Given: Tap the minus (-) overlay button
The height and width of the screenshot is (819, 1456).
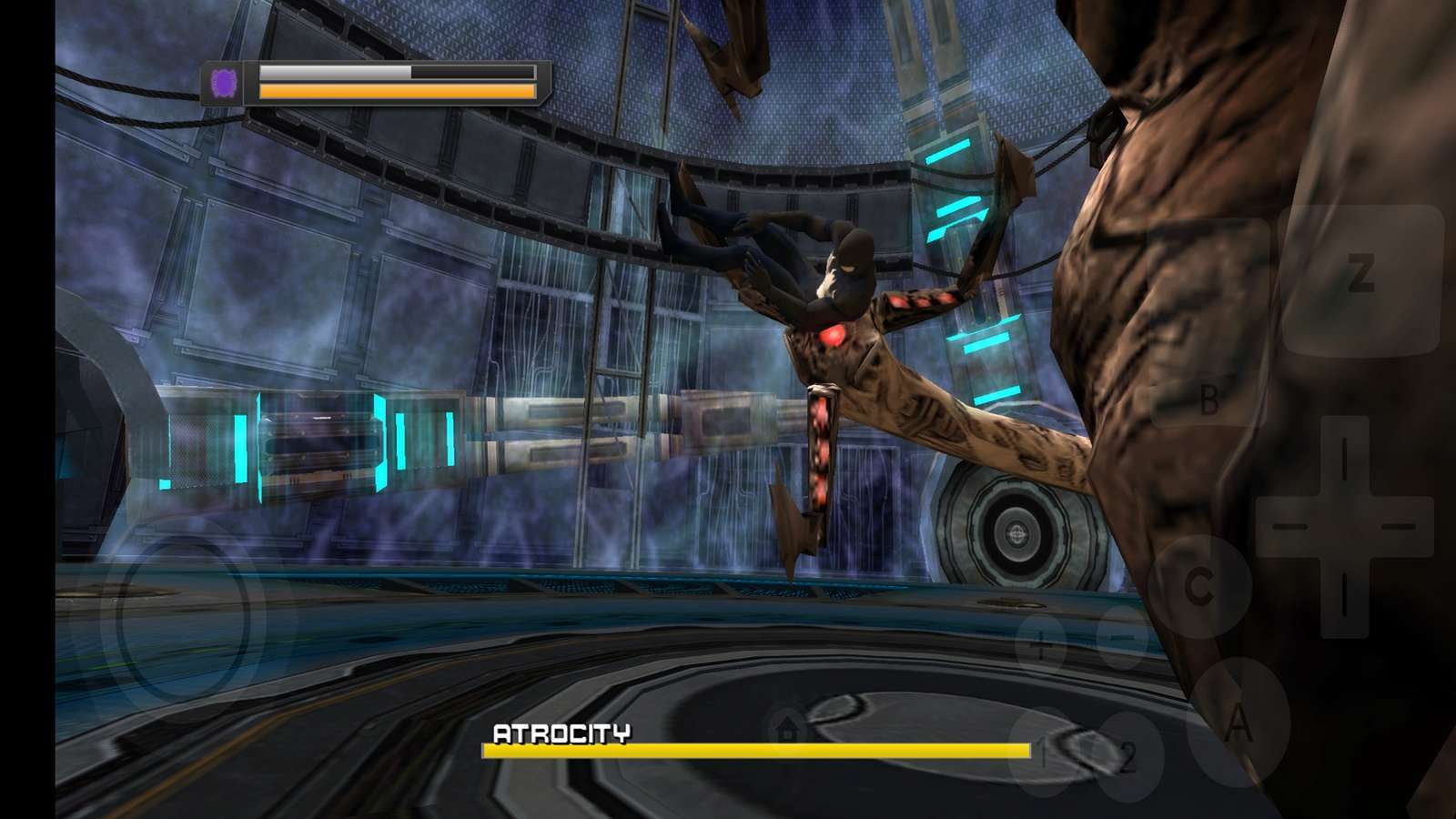Looking at the screenshot, I should pyautogui.click(x=1121, y=635).
